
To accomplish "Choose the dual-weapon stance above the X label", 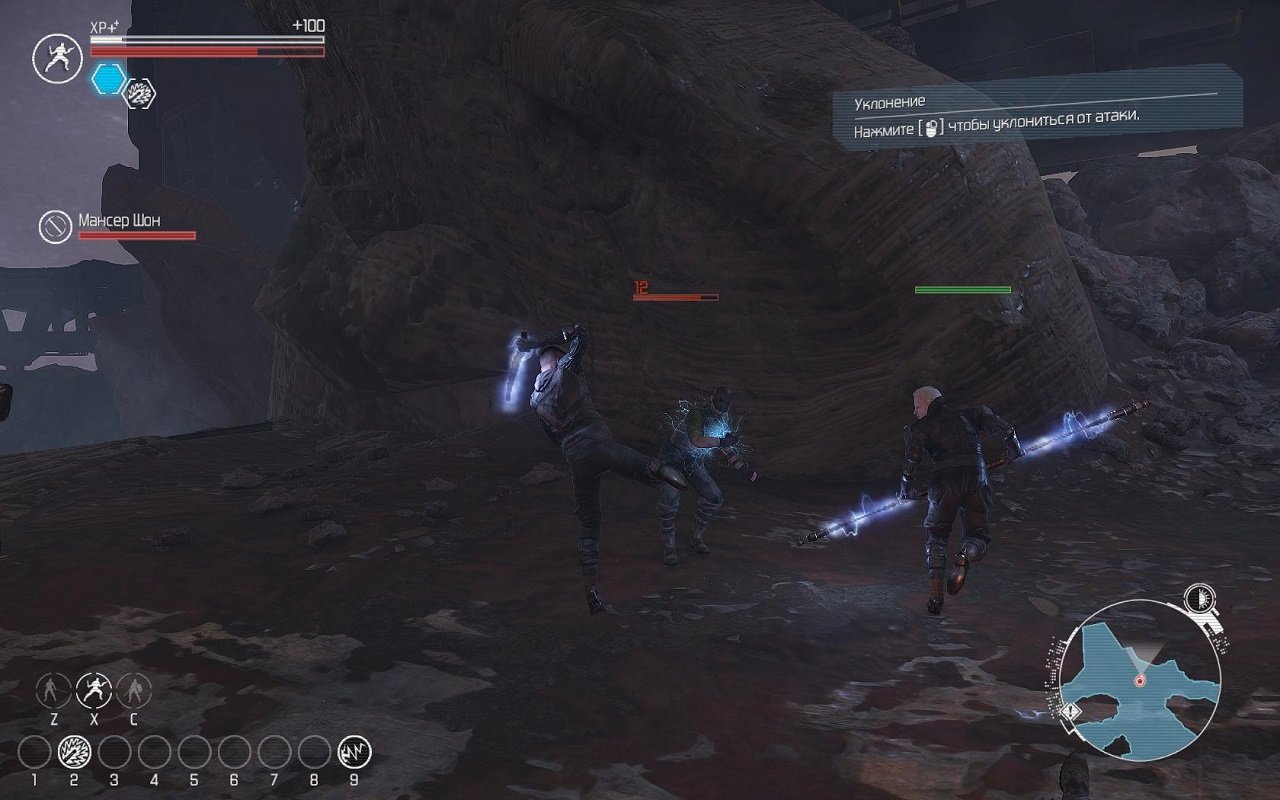I will tap(94, 690).
